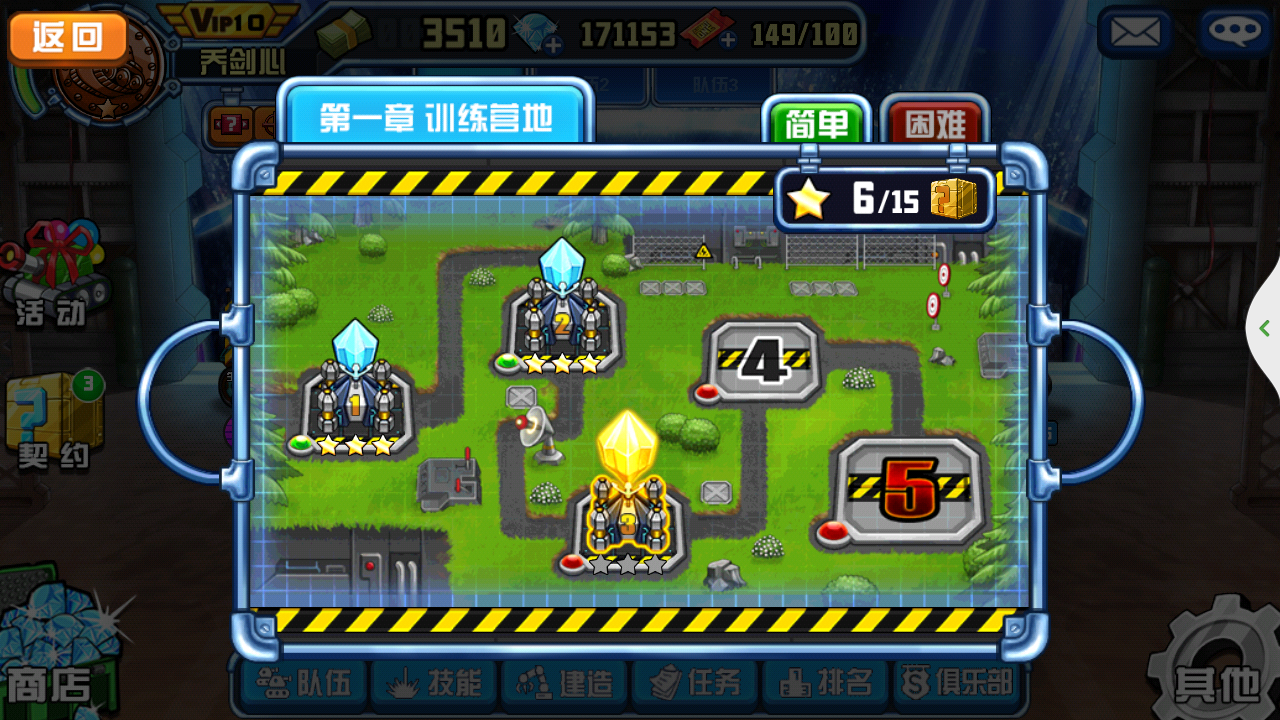Choose level 2 stage with blue crystal
The image size is (1280, 720).
(561, 315)
